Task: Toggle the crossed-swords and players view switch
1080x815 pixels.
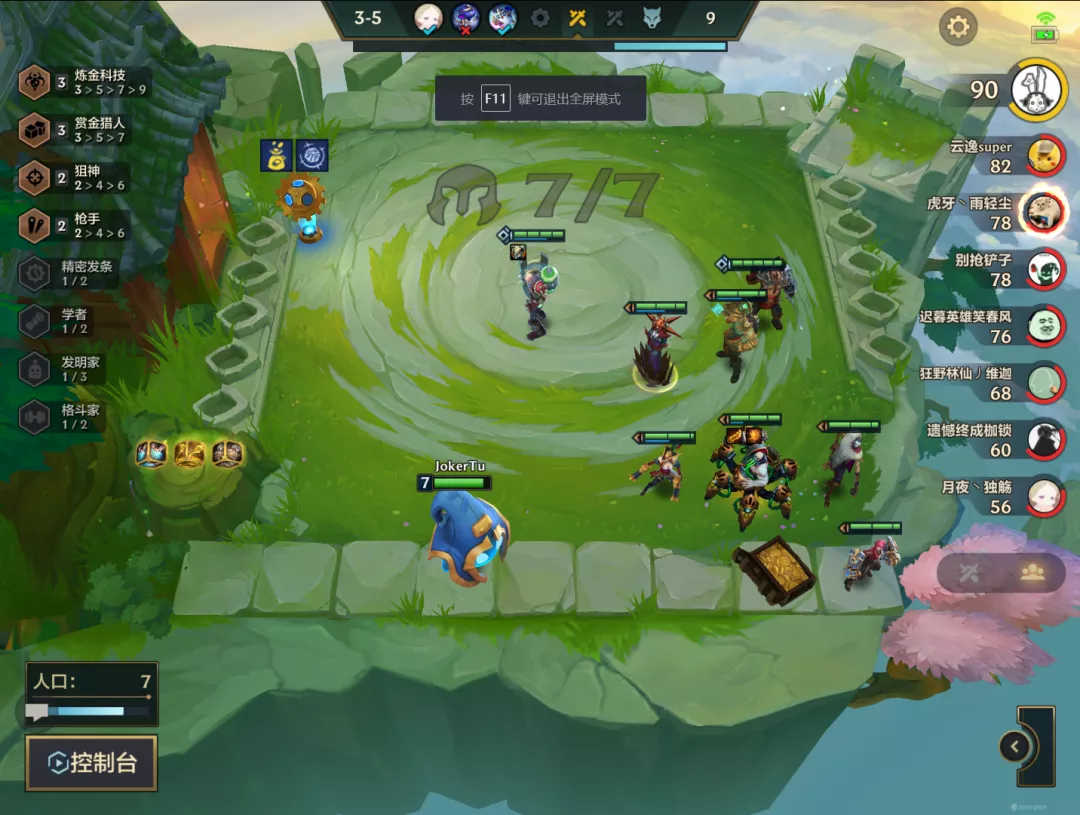Action: point(1001,573)
